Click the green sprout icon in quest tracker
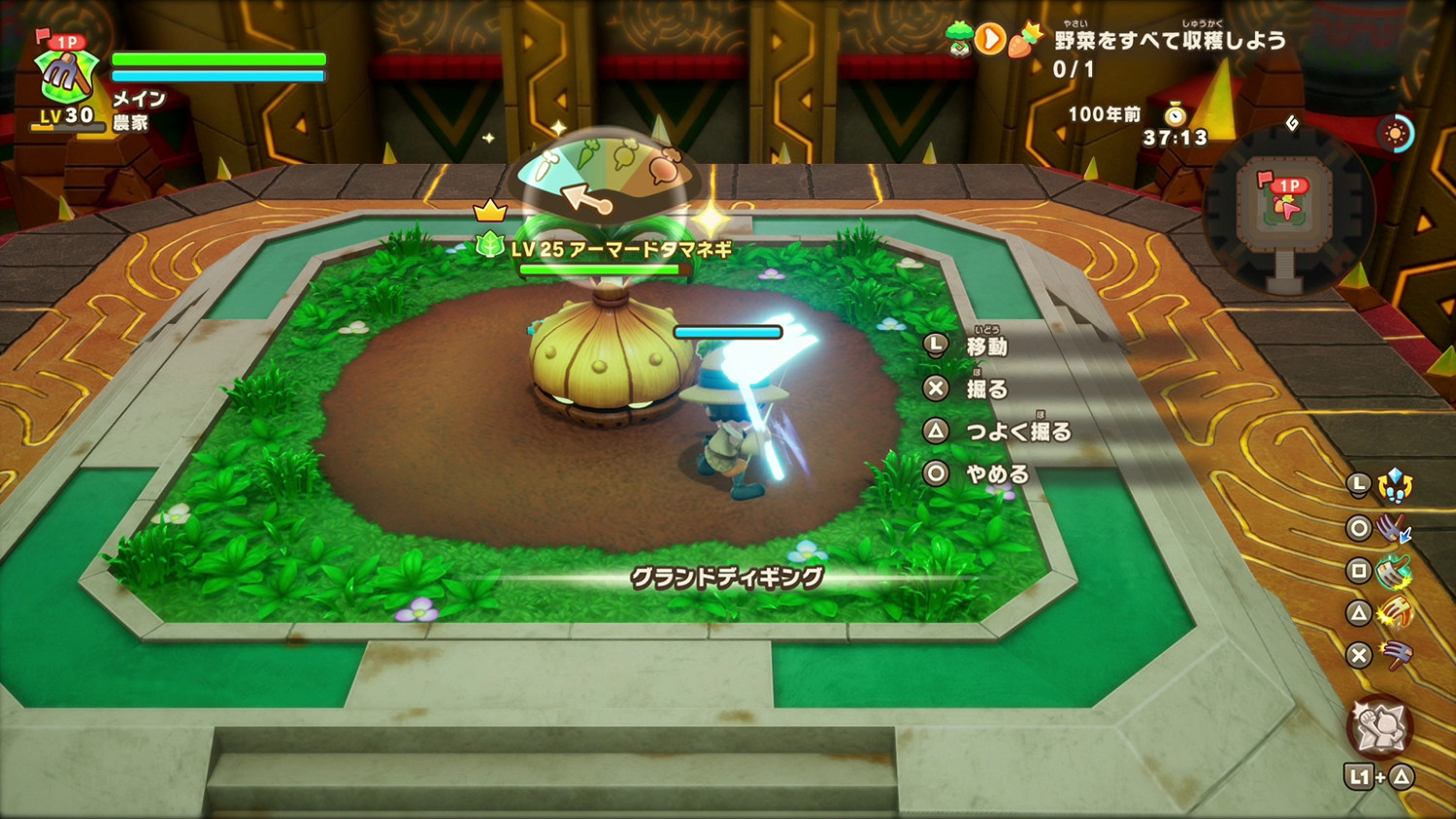 click(960, 37)
